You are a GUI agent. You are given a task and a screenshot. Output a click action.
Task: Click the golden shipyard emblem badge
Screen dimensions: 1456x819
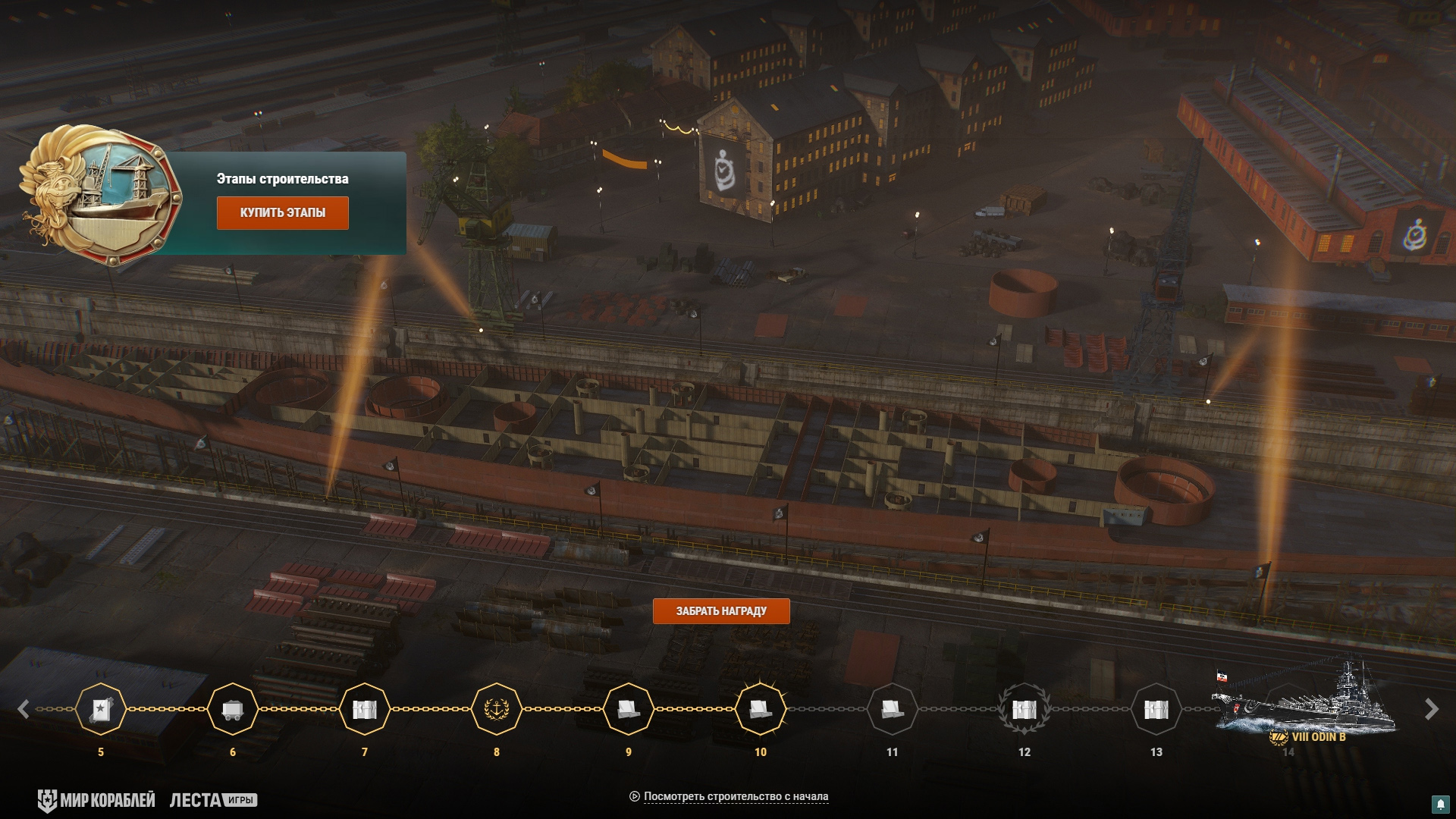(102, 194)
